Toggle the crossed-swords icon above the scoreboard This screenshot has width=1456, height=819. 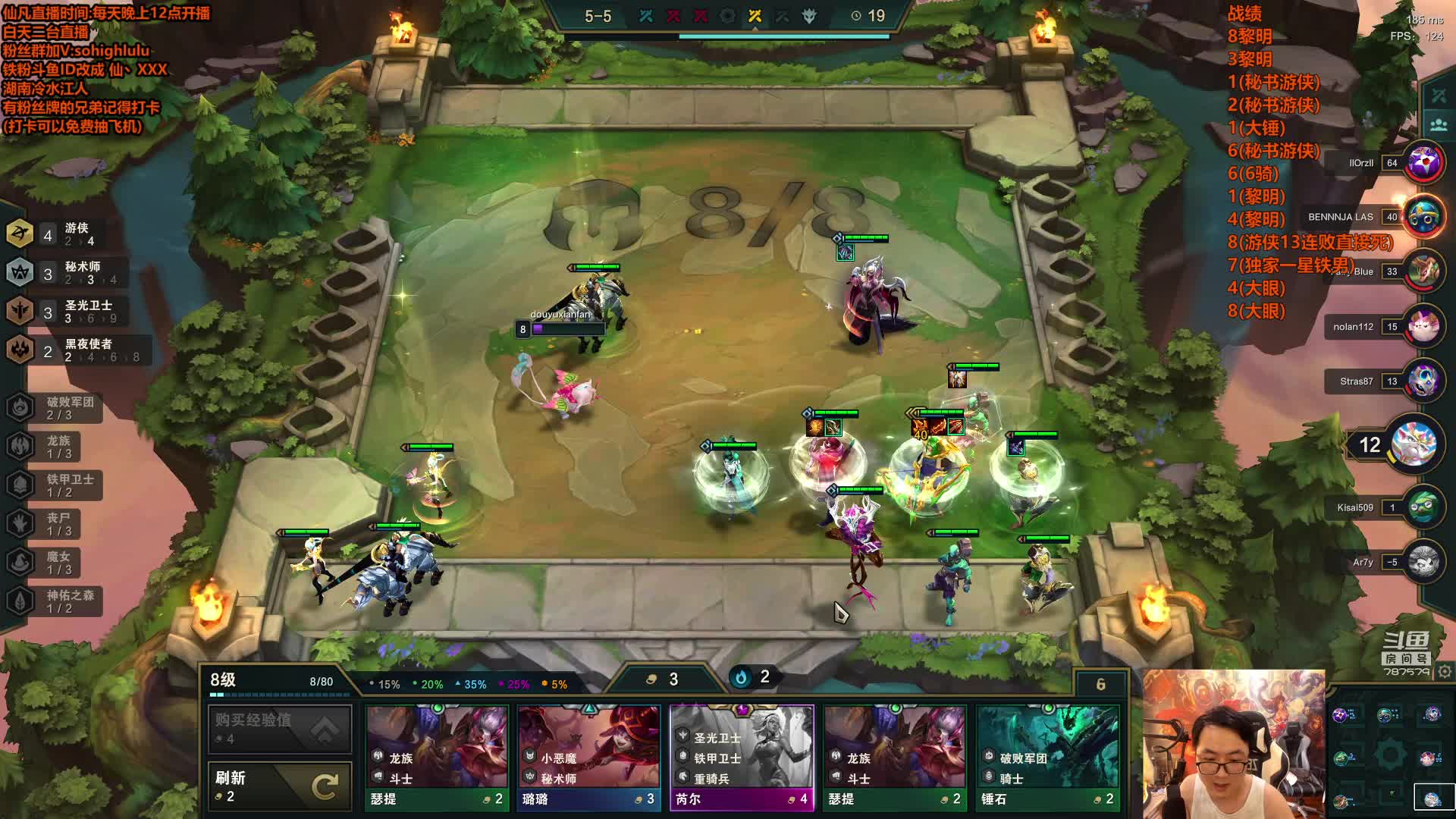(1438, 96)
